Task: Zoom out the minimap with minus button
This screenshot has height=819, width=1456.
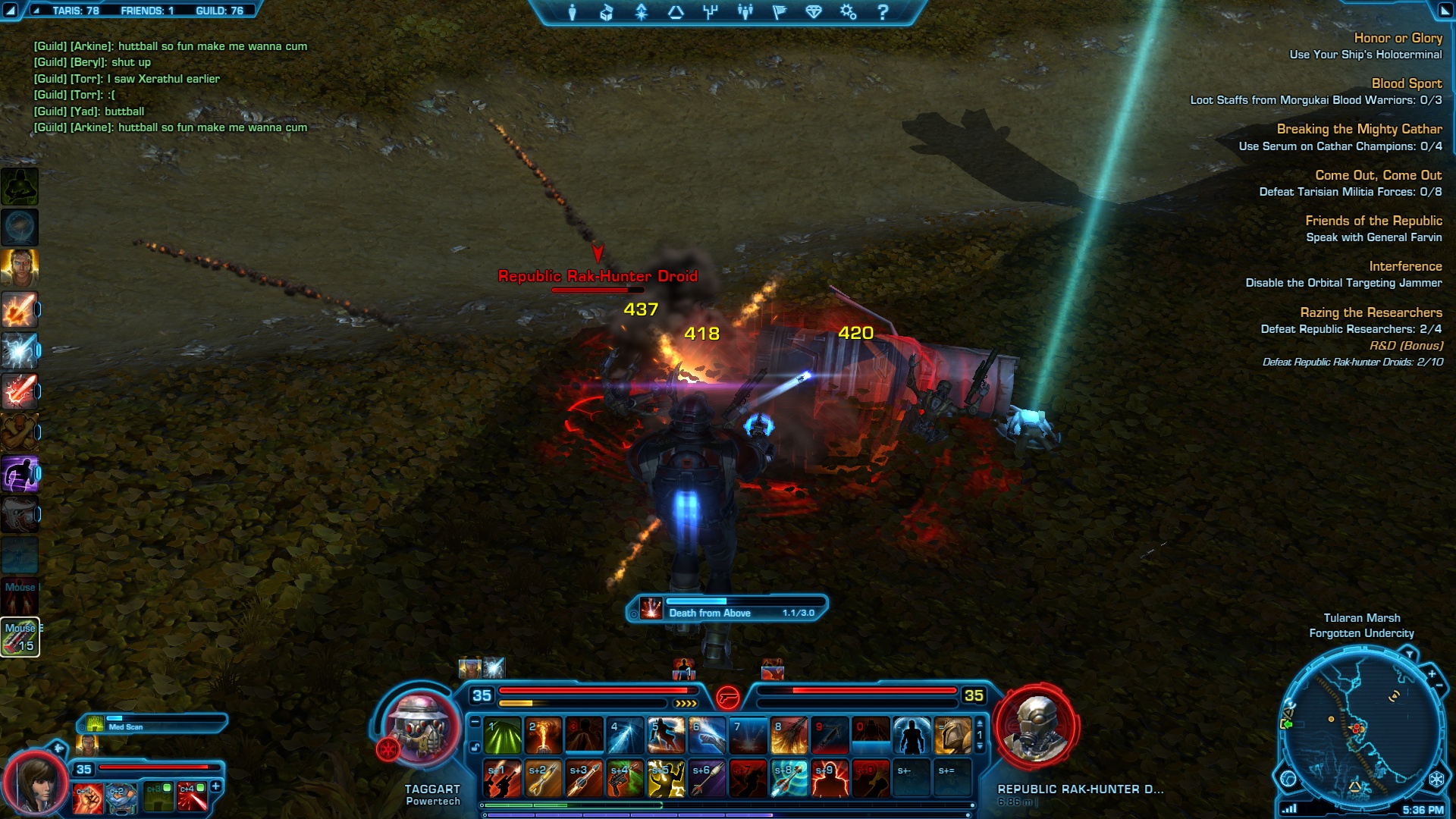Action: pos(1439,686)
